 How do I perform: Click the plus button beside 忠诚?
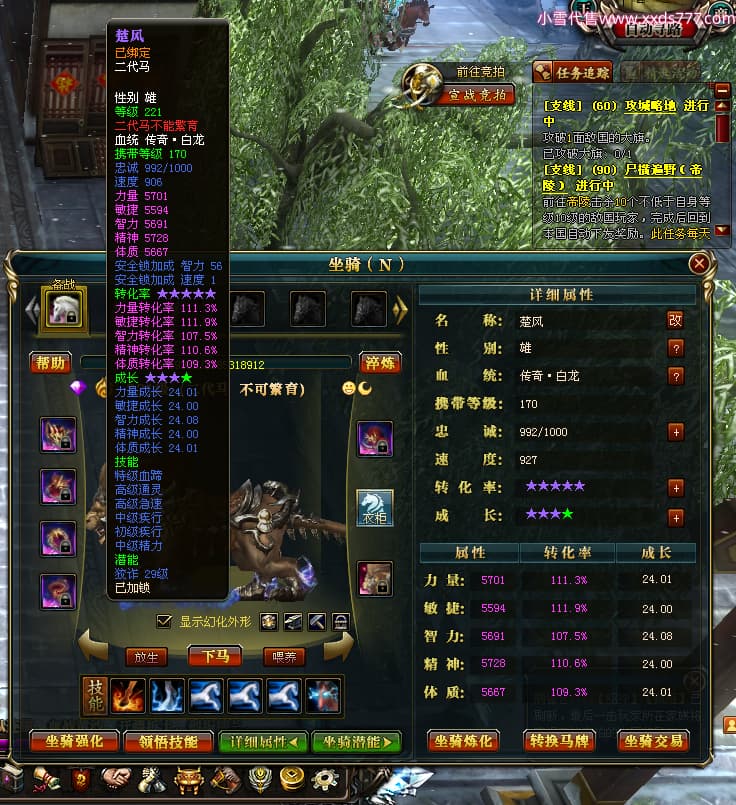pos(676,432)
